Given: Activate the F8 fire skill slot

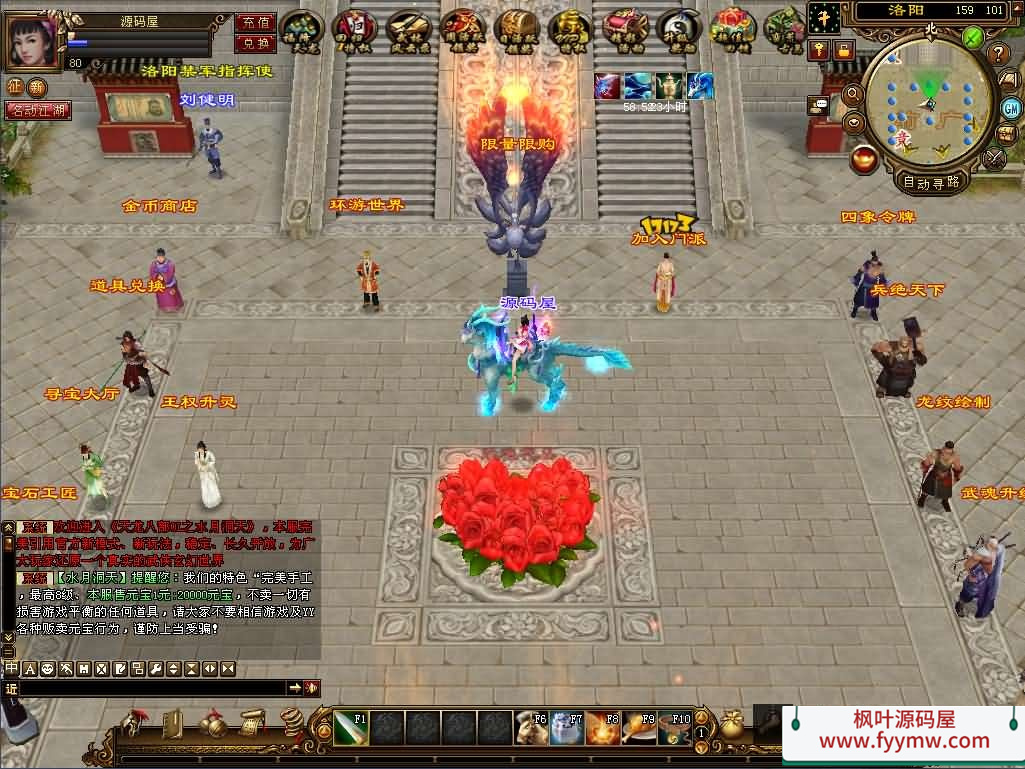Looking at the screenshot, I should click(602, 728).
